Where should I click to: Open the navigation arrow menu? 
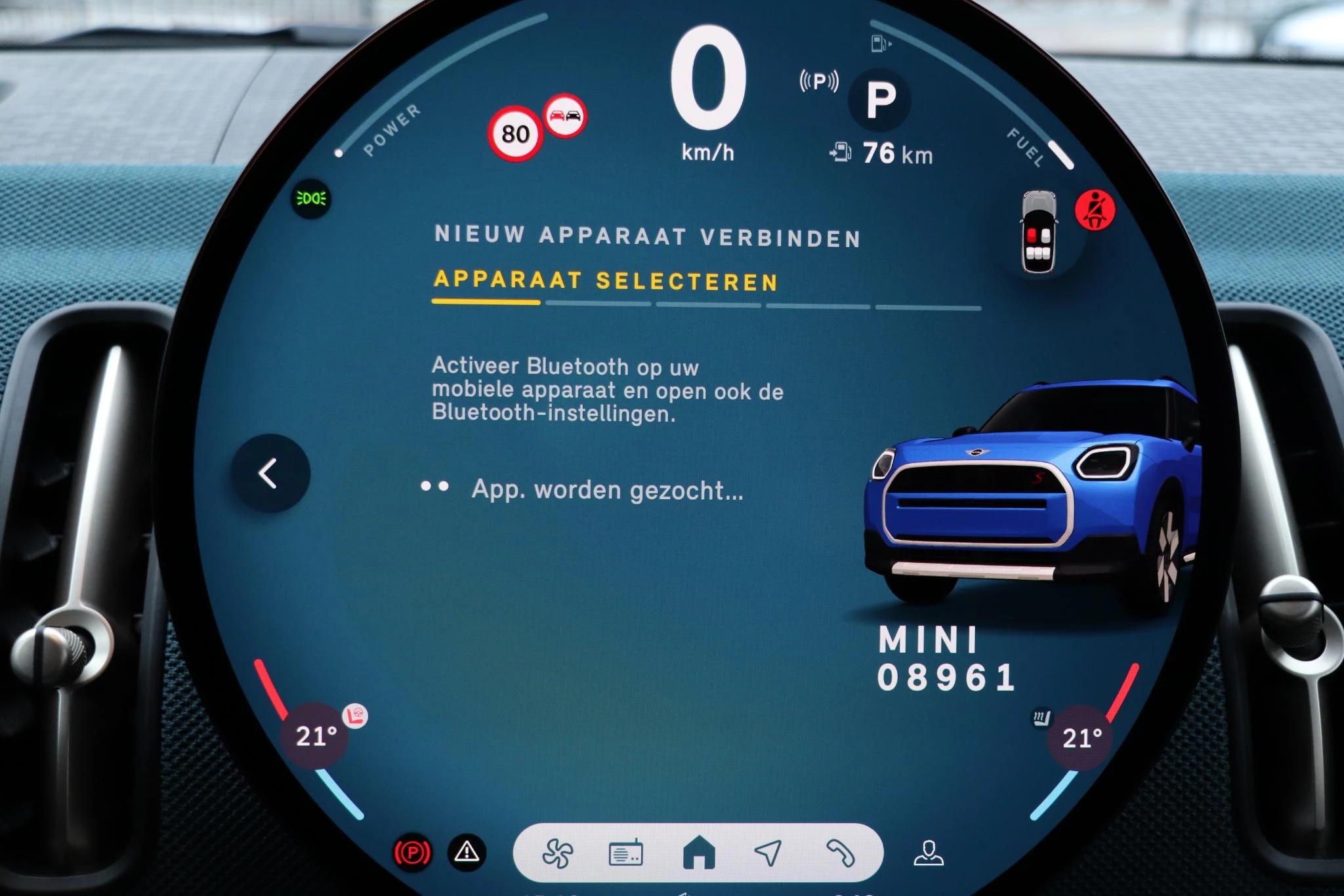point(768,853)
